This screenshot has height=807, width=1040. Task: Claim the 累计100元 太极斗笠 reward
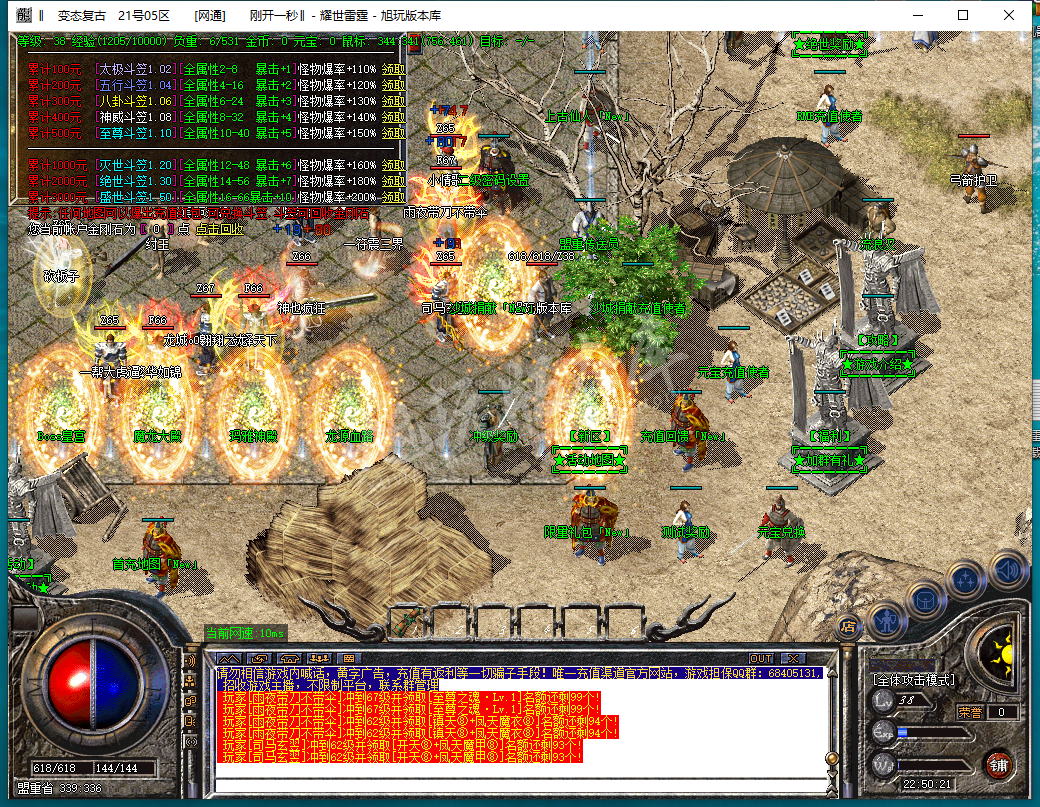coord(395,70)
